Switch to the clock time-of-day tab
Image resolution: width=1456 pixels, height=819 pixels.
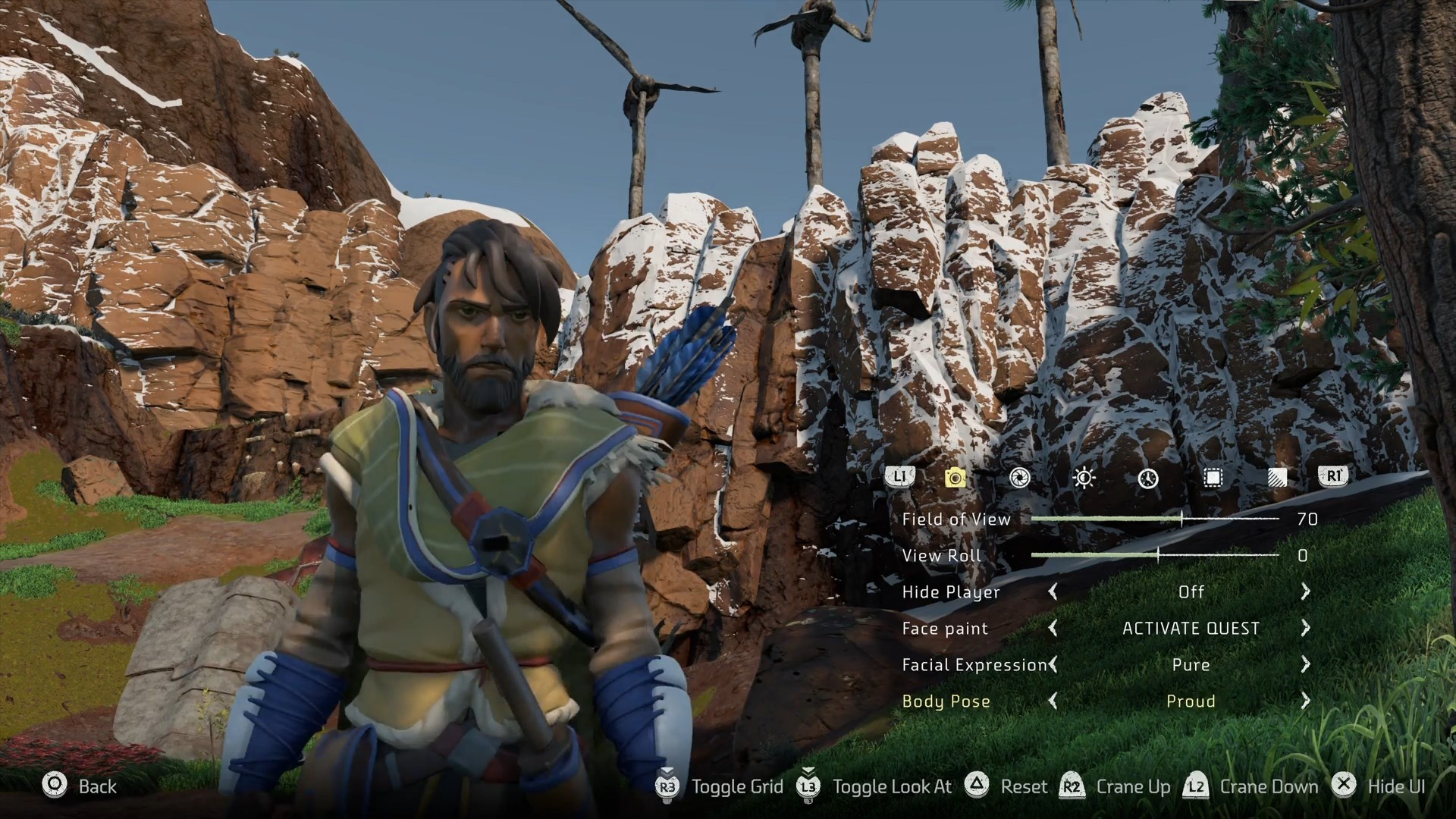pyautogui.click(x=1148, y=478)
